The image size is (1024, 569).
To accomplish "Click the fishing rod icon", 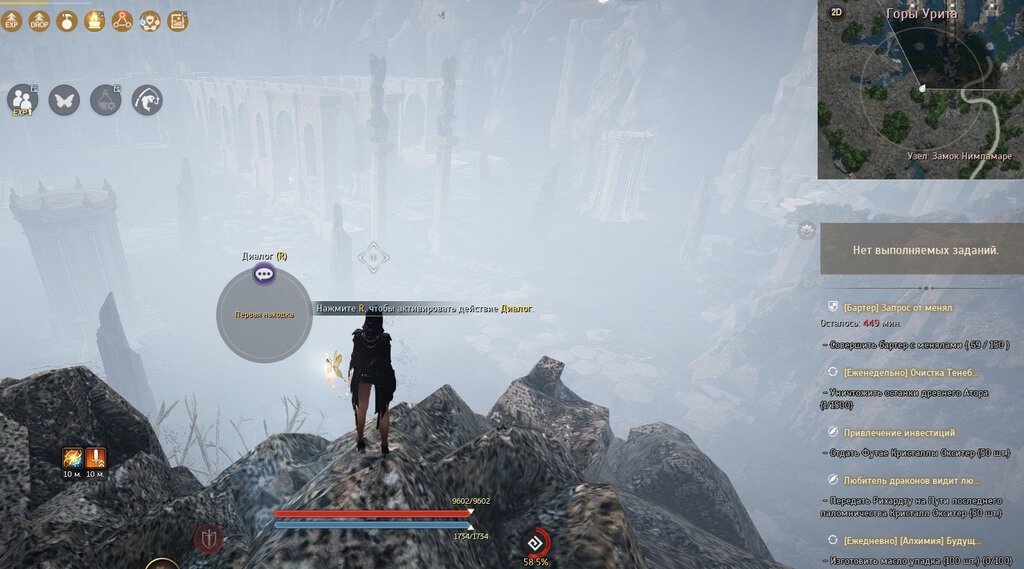I will (x=147, y=99).
